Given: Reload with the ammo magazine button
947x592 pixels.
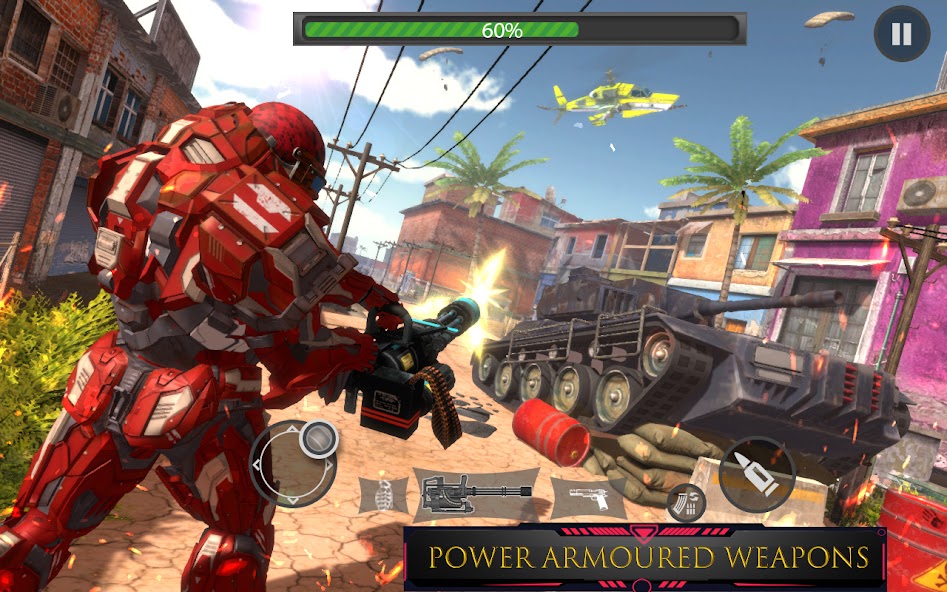Looking at the screenshot, I should click(686, 501).
